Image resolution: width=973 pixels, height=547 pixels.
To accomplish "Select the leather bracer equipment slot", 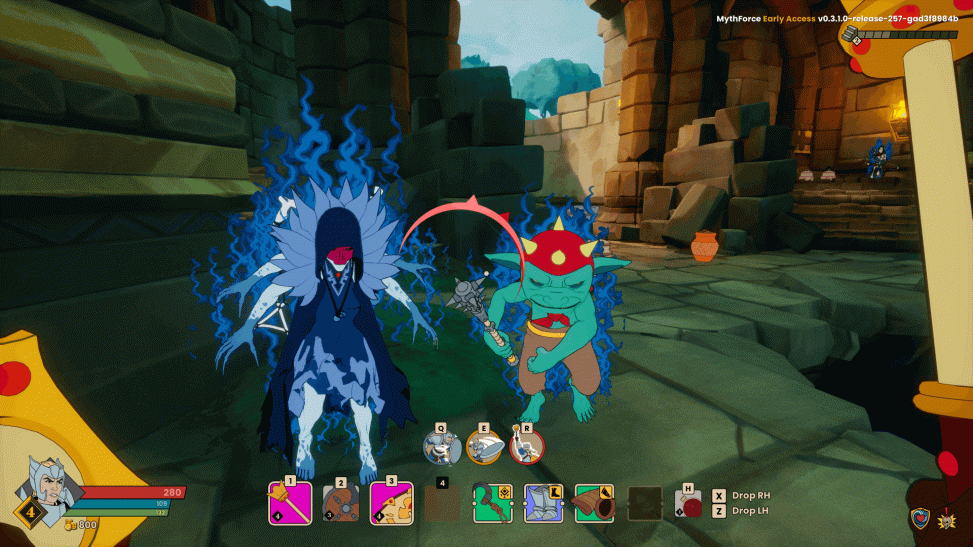I will (595, 503).
